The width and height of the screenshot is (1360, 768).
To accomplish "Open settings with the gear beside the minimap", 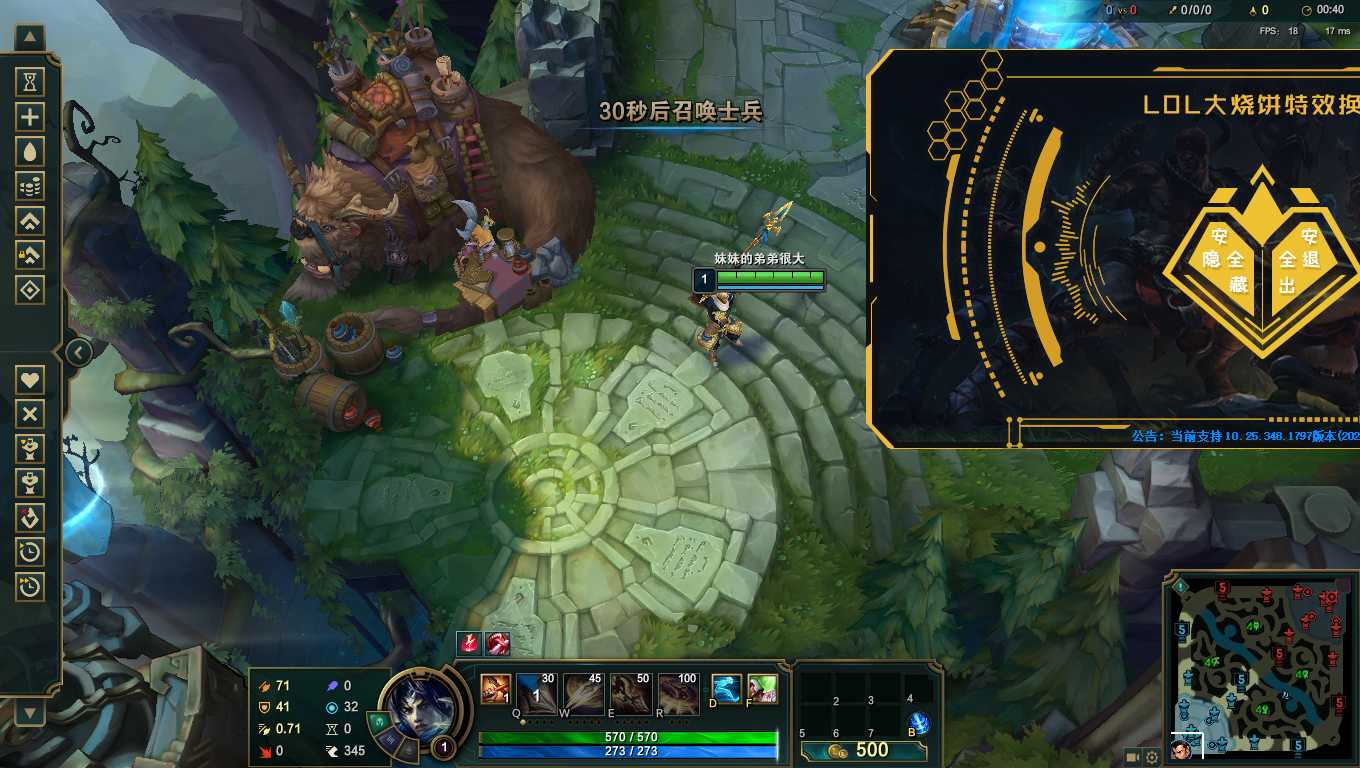I will click(1152, 757).
